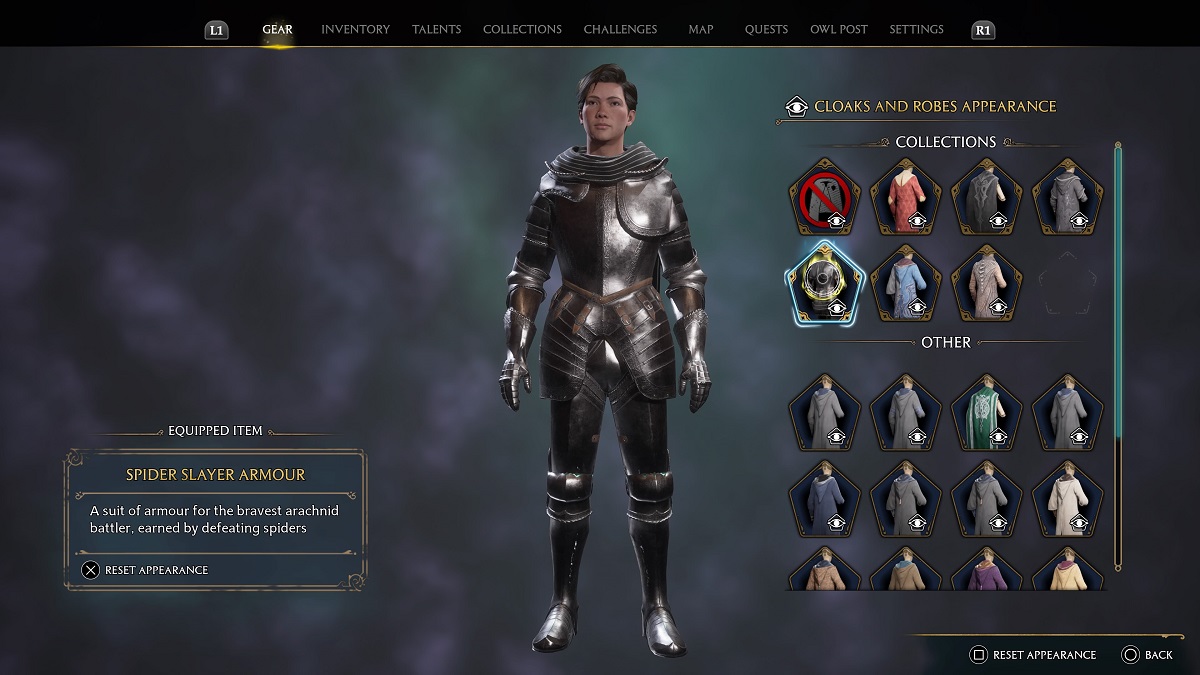Select the dark navy blue robe appearance

(x=824, y=497)
